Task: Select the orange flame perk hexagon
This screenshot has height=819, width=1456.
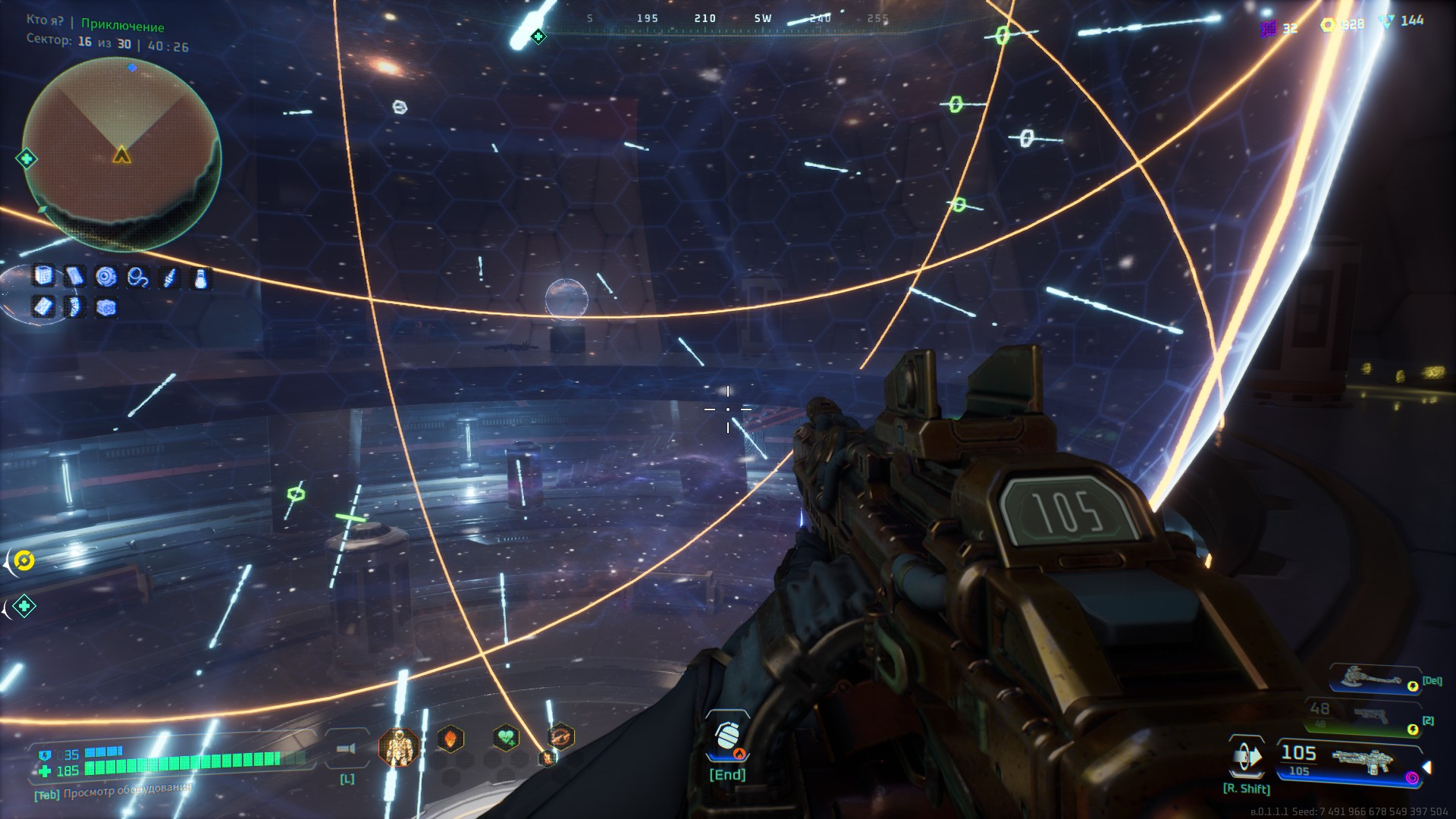Action: [450, 738]
